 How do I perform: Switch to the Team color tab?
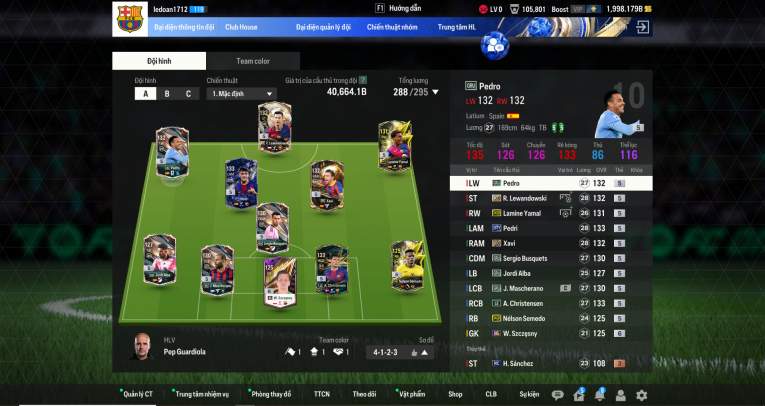pyautogui.click(x=252, y=61)
